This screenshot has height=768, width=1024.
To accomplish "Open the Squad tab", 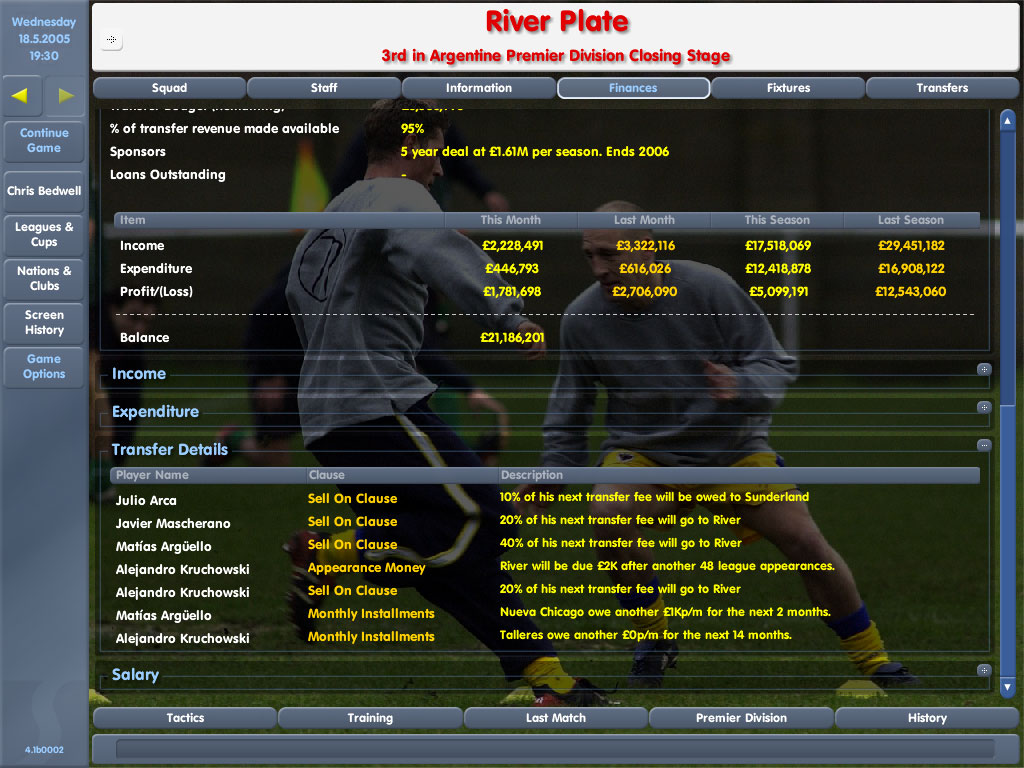I will [169, 88].
